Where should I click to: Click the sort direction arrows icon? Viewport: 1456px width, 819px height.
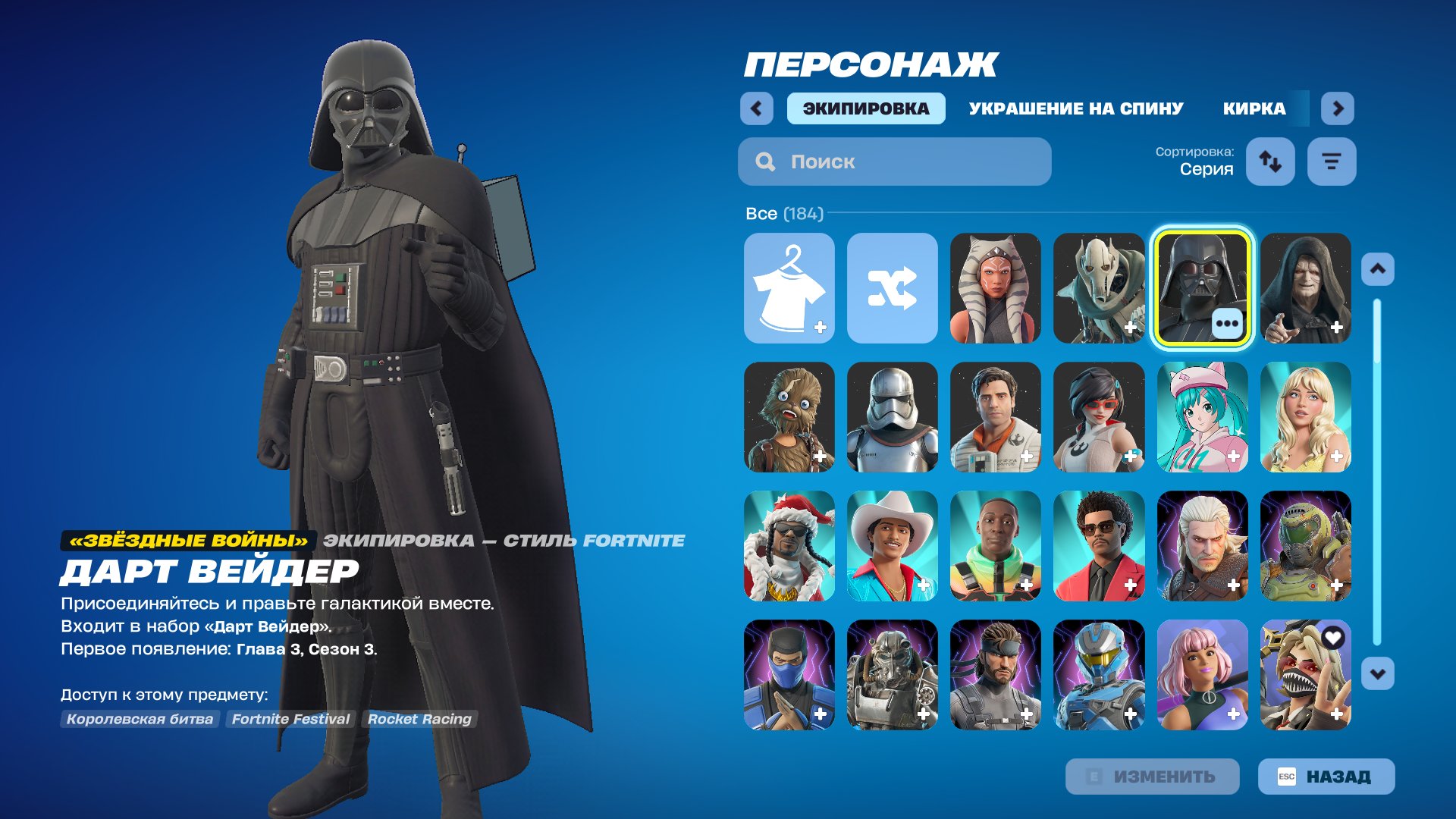click(1270, 161)
